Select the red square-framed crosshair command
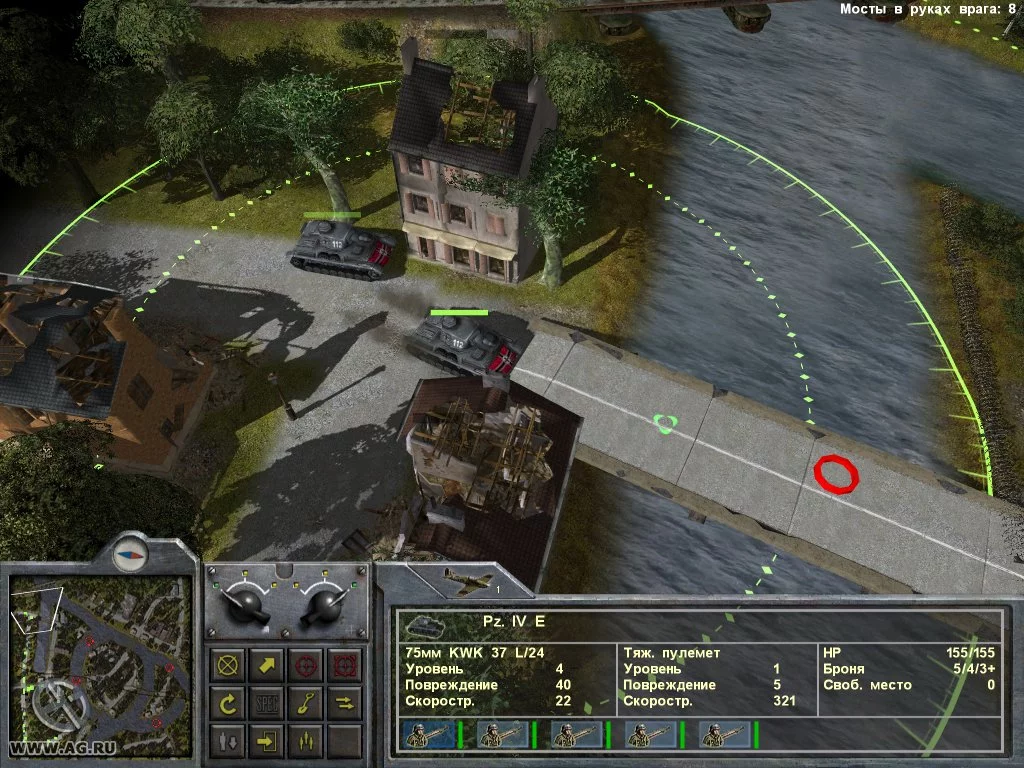The image size is (1024, 768). (x=344, y=665)
